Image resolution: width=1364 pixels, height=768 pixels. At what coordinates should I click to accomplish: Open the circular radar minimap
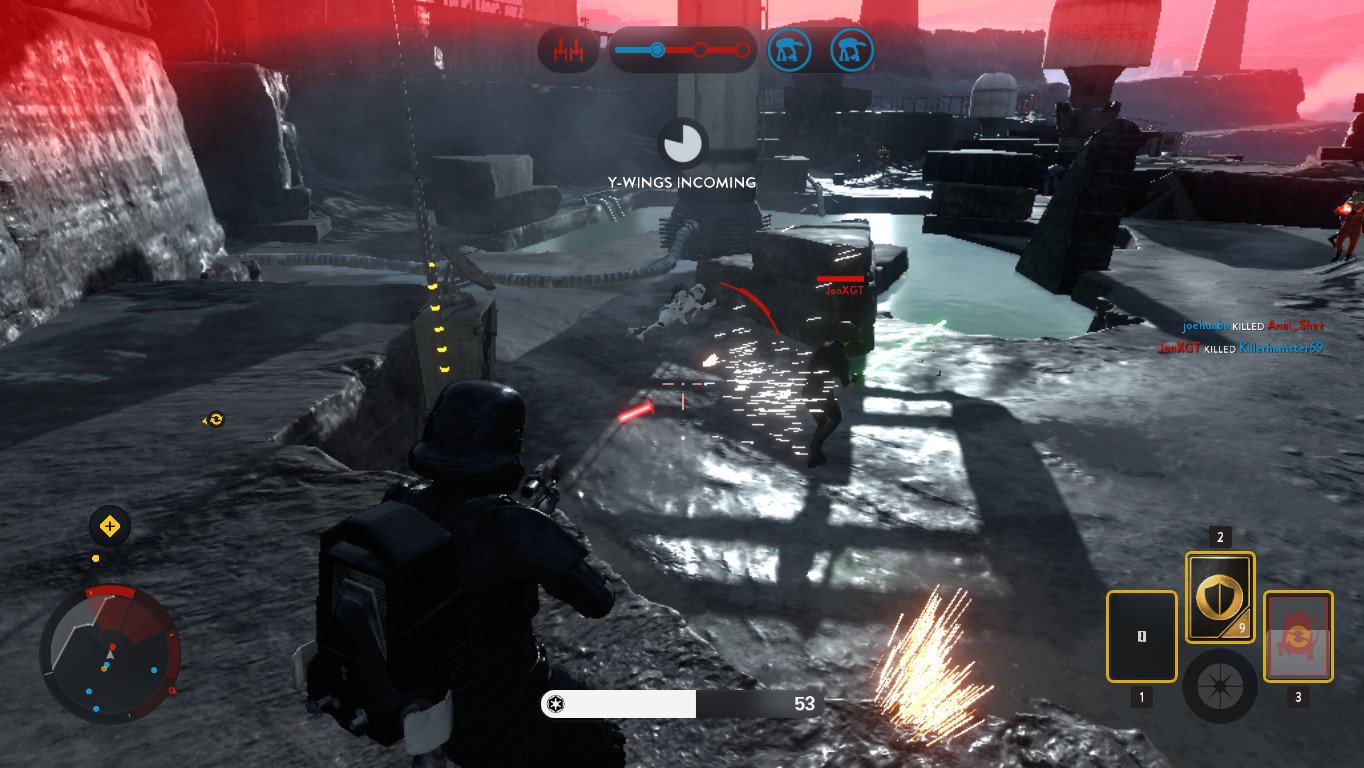click(x=110, y=655)
